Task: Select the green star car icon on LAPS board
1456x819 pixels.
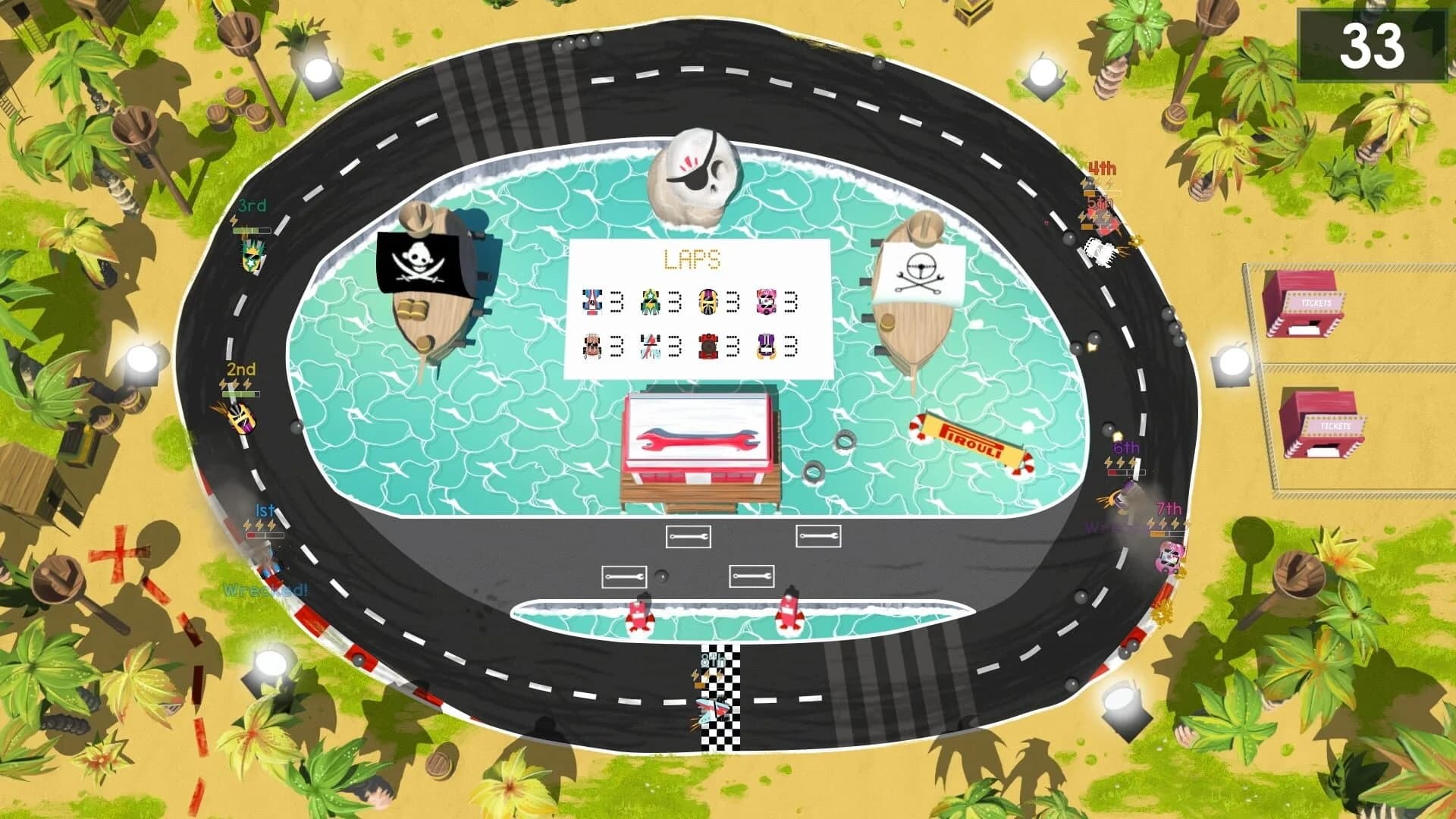Action: click(x=650, y=300)
